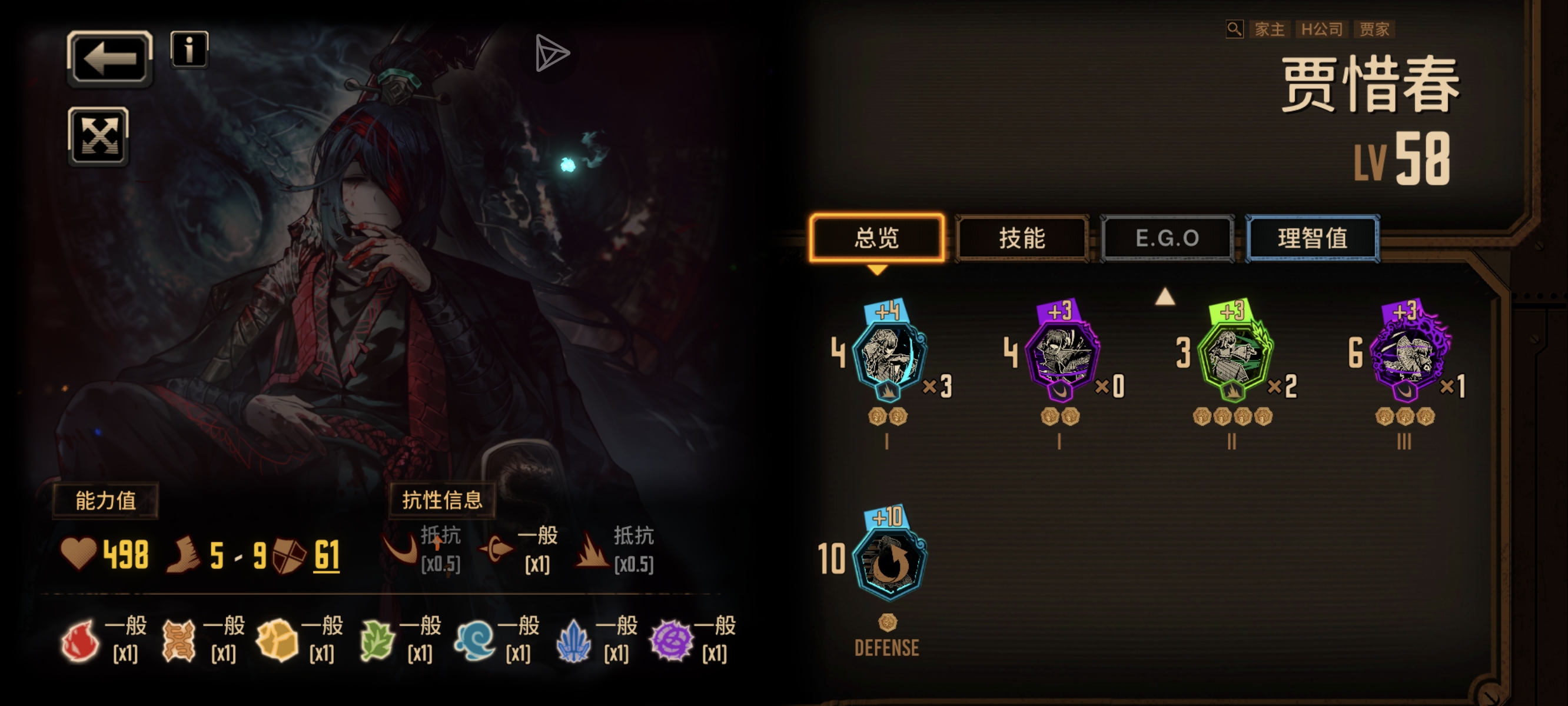The height and width of the screenshot is (706, 1568).
Task: Click the magnifier search icon
Action: click(x=1234, y=29)
